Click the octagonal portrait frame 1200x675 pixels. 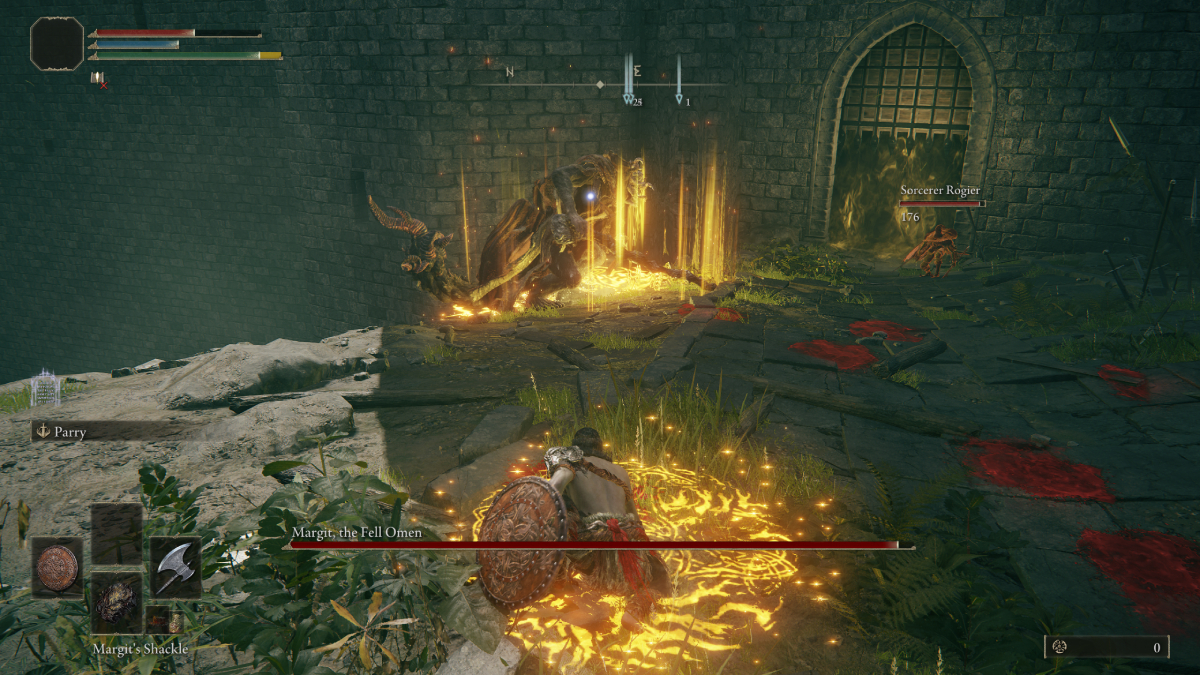(57, 44)
